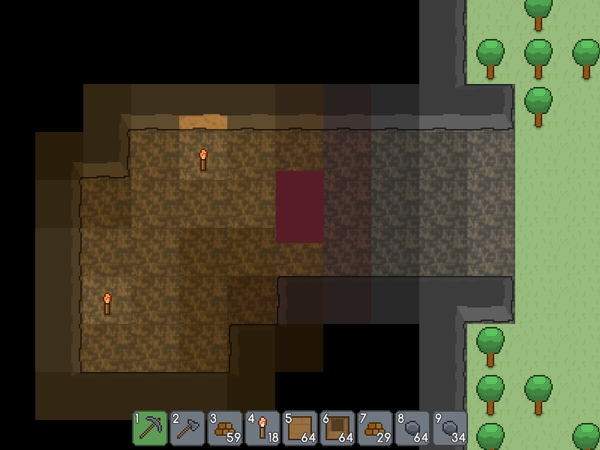Image resolution: width=600 pixels, height=450 pixels.
Task: Switch to the stone stack of 34
Action: pos(450,428)
